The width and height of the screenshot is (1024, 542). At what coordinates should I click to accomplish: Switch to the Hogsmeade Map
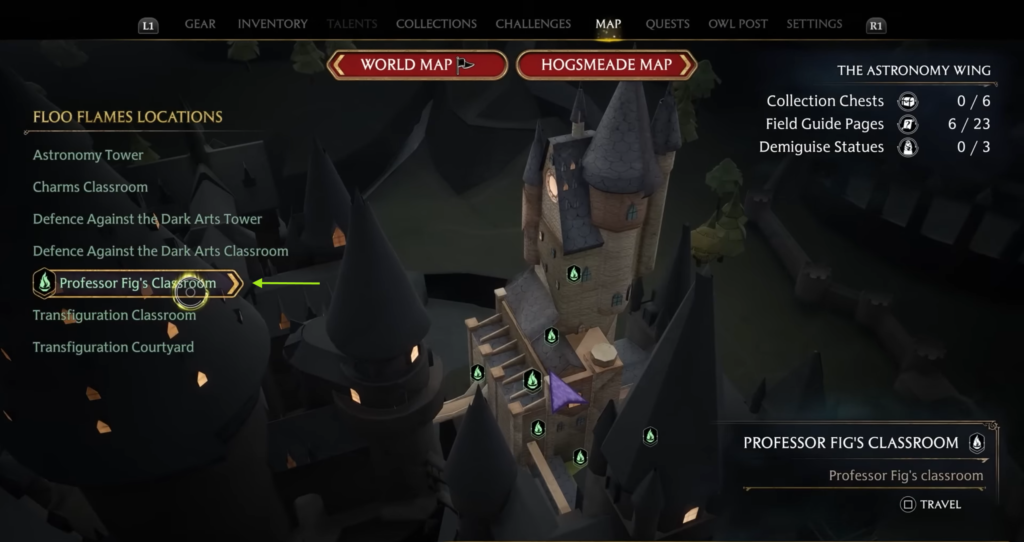click(606, 65)
